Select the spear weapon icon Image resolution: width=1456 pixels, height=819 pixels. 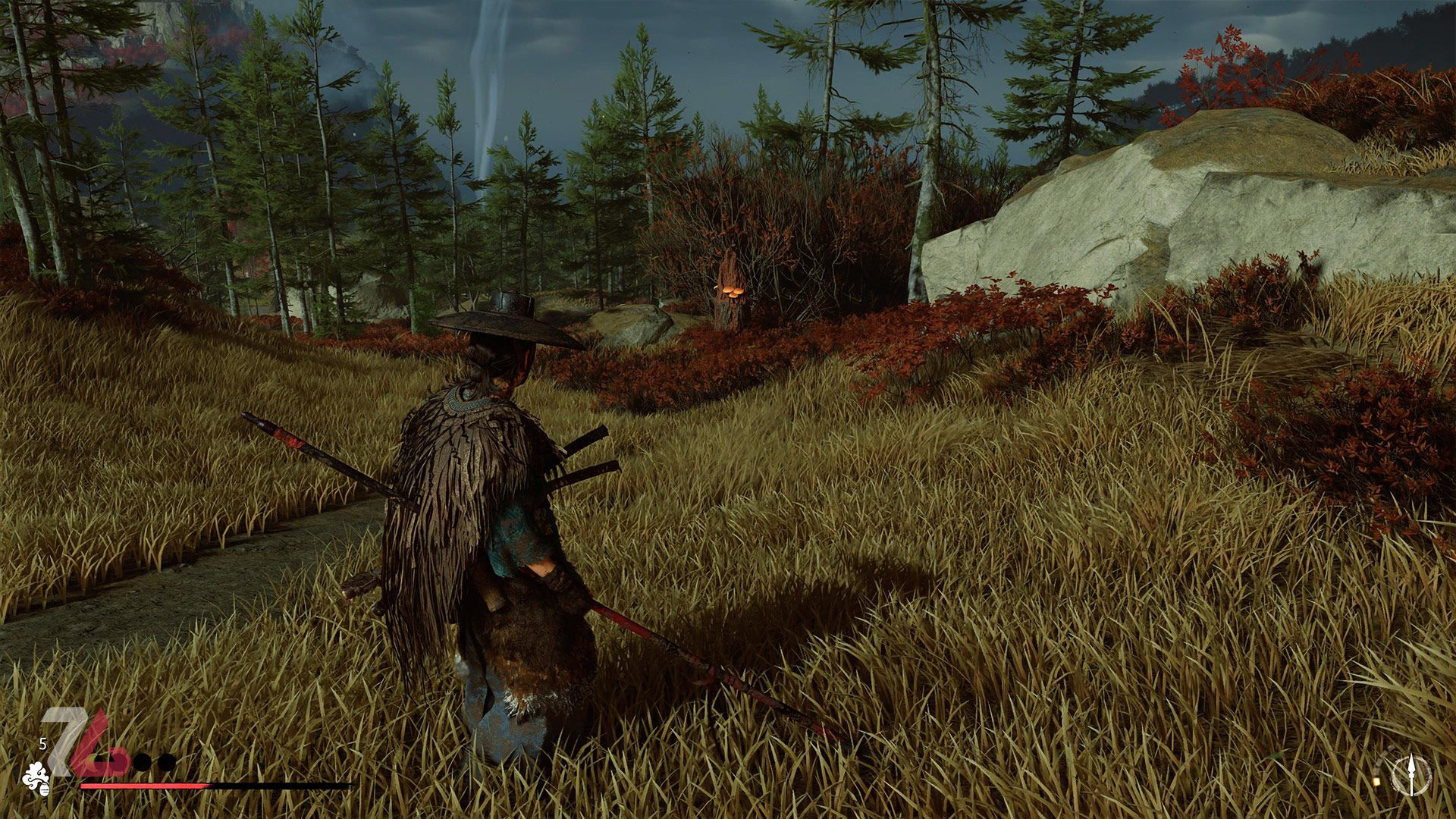click(1411, 777)
